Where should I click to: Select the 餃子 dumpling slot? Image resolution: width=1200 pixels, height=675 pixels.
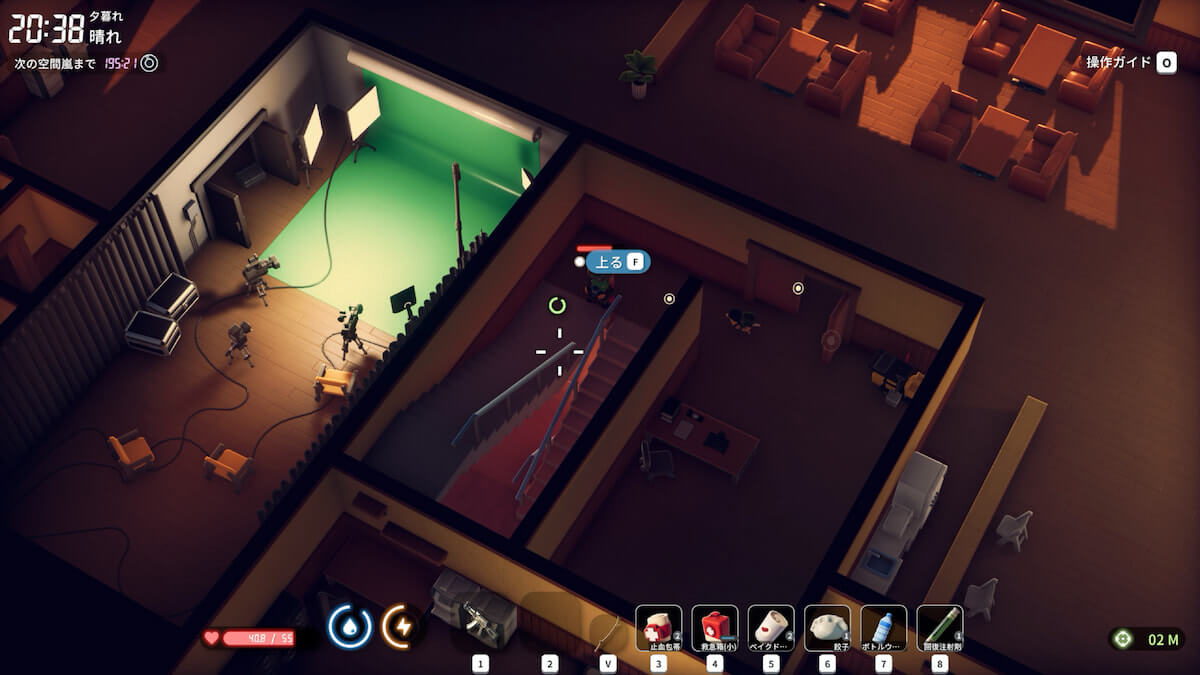(x=827, y=628)
